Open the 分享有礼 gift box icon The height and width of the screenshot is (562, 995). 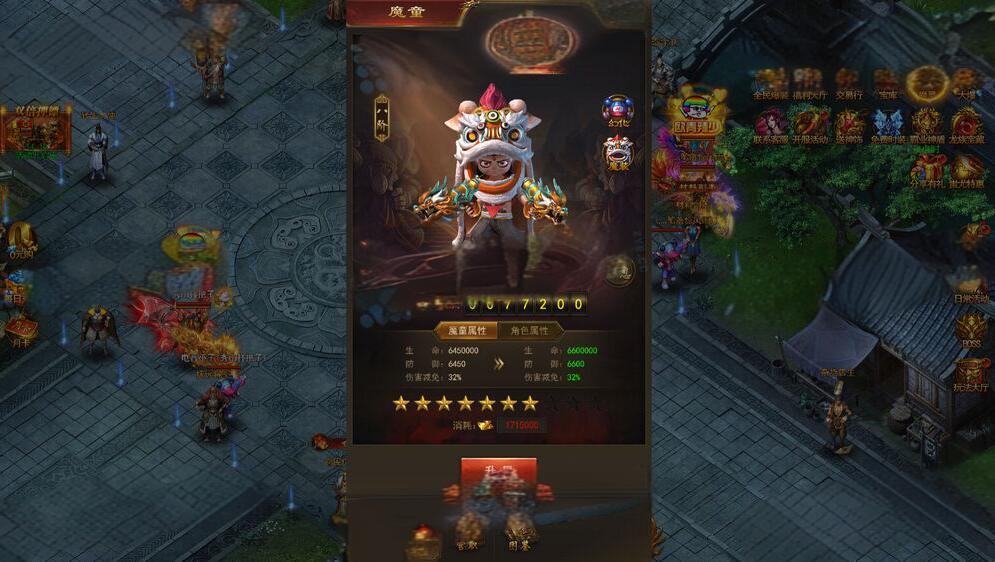point(928,169)
